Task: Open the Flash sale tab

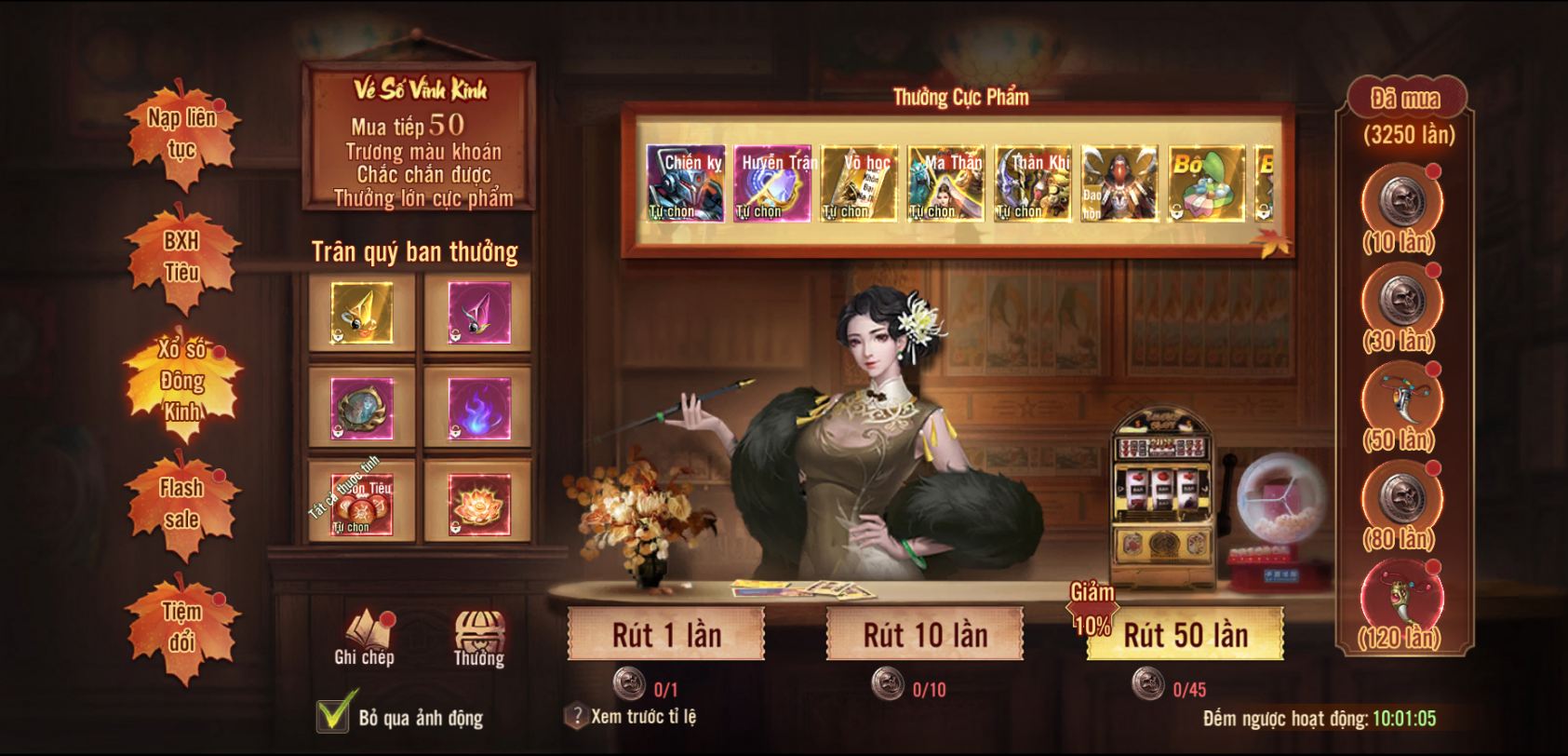Action: (x=181, y=503)
